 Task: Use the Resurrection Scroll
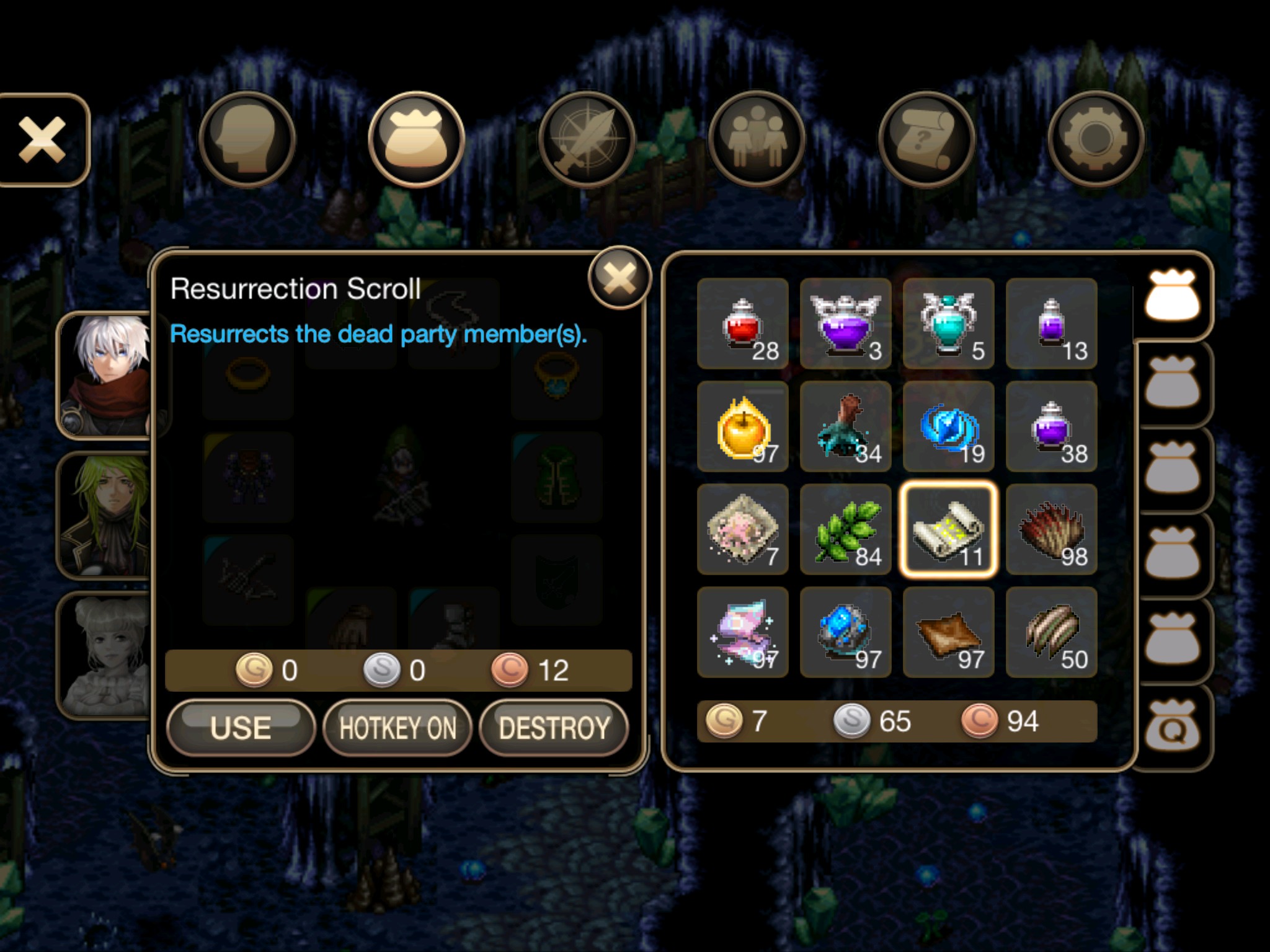[241, 727]
